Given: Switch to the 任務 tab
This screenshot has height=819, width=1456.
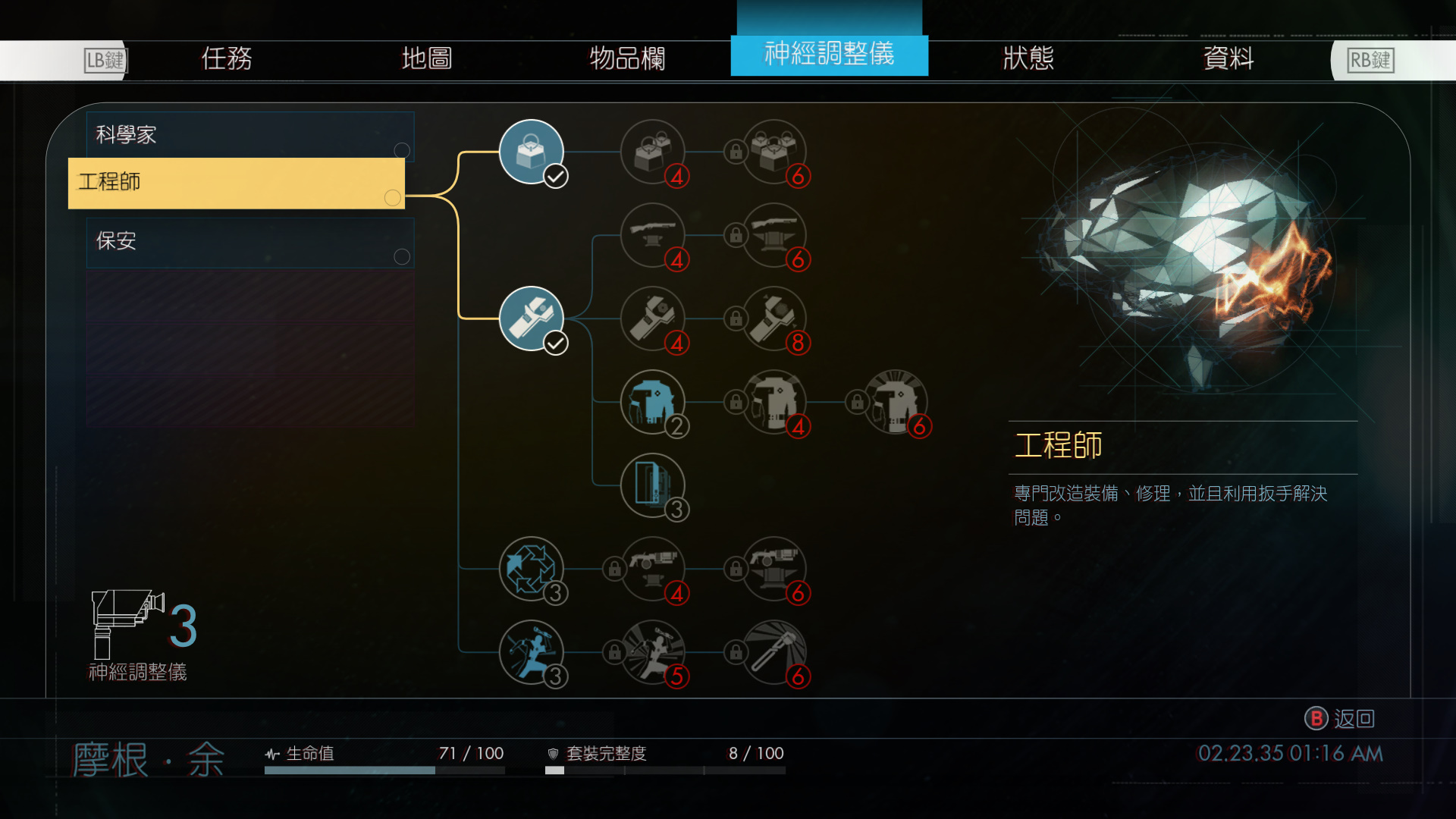Looking at the screenshot, I should click(226, 58).
